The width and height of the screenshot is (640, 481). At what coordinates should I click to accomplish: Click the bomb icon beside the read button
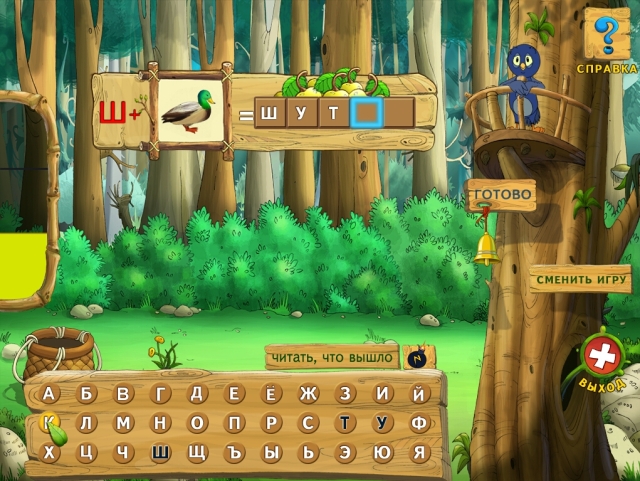(x=415, y=357)
